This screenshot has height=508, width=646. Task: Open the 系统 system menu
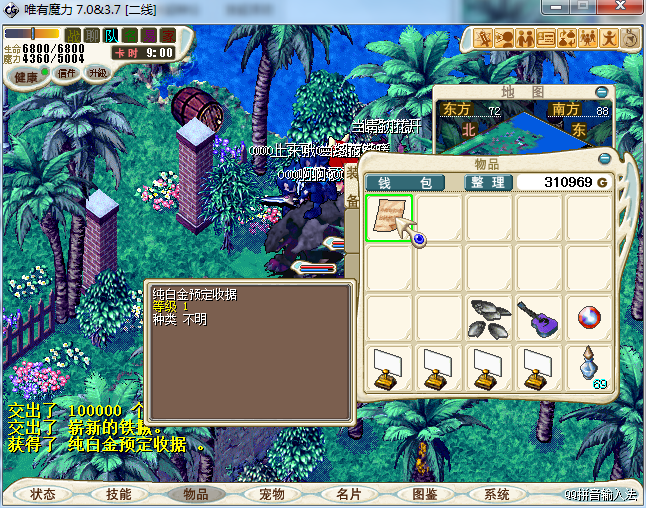(x=497, y=494)
